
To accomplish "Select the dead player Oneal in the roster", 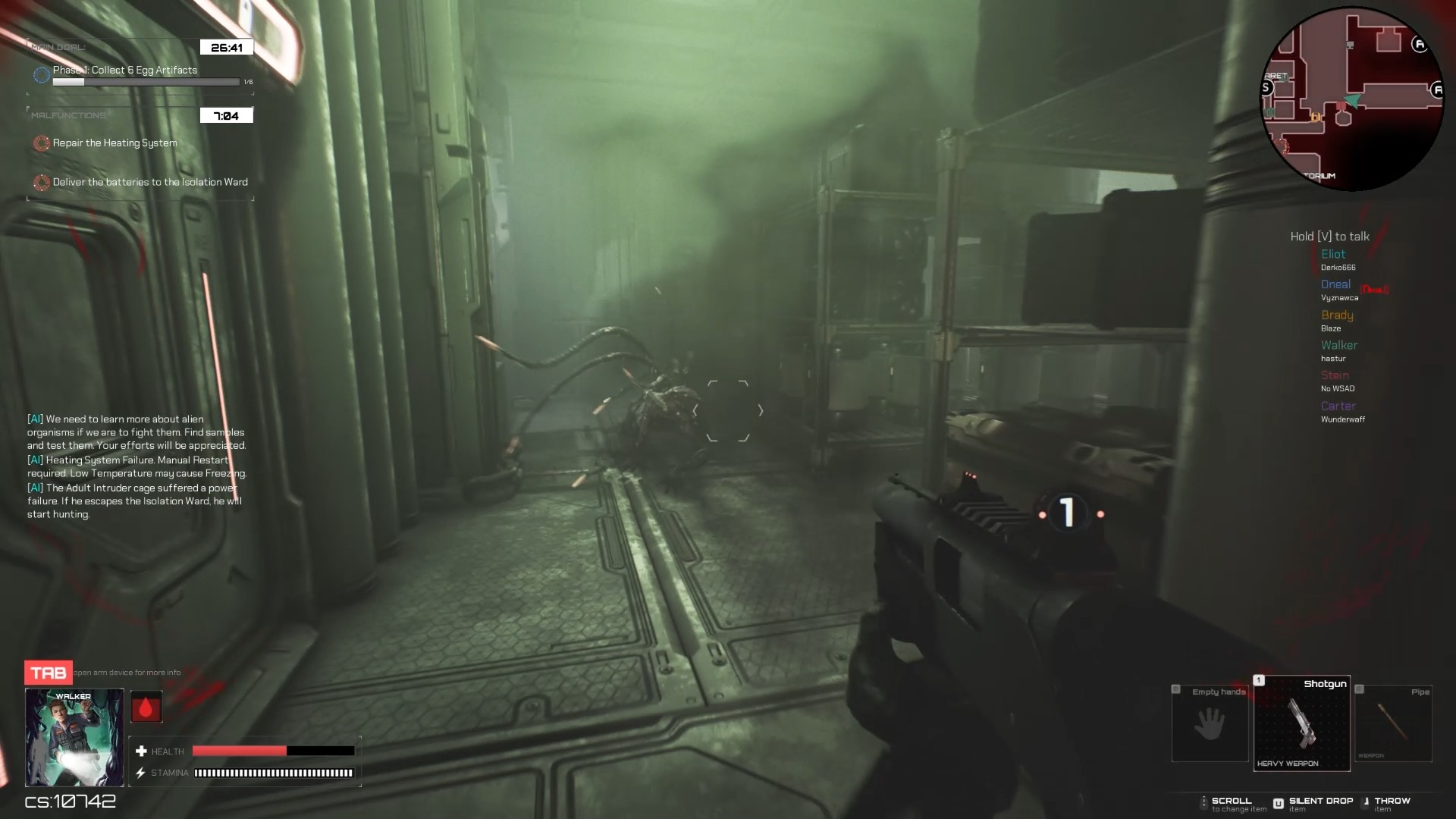I will pyautogui.click(x=1335, y=284).
